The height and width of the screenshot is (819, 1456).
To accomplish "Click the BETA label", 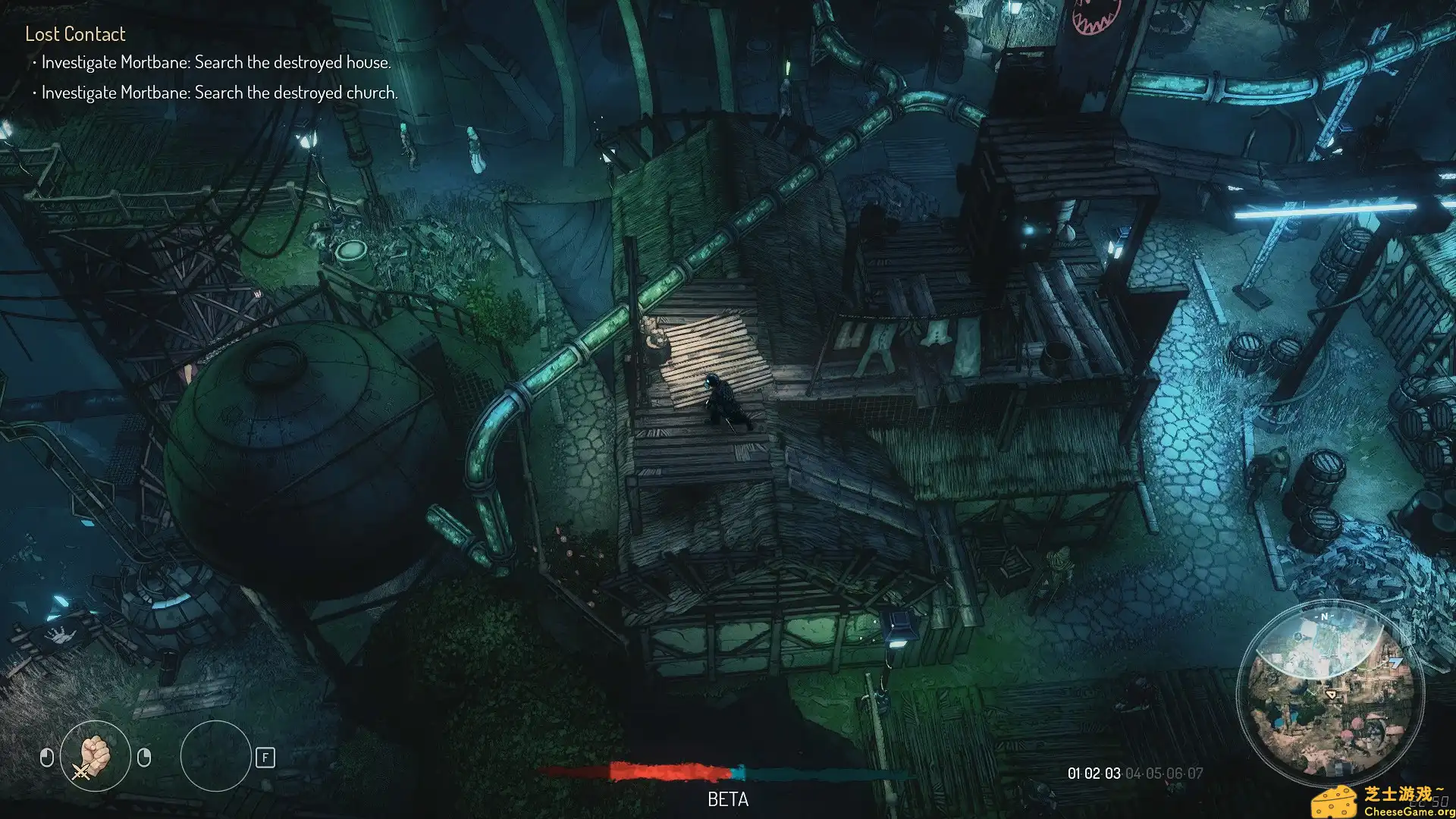I will coord(727,799).
